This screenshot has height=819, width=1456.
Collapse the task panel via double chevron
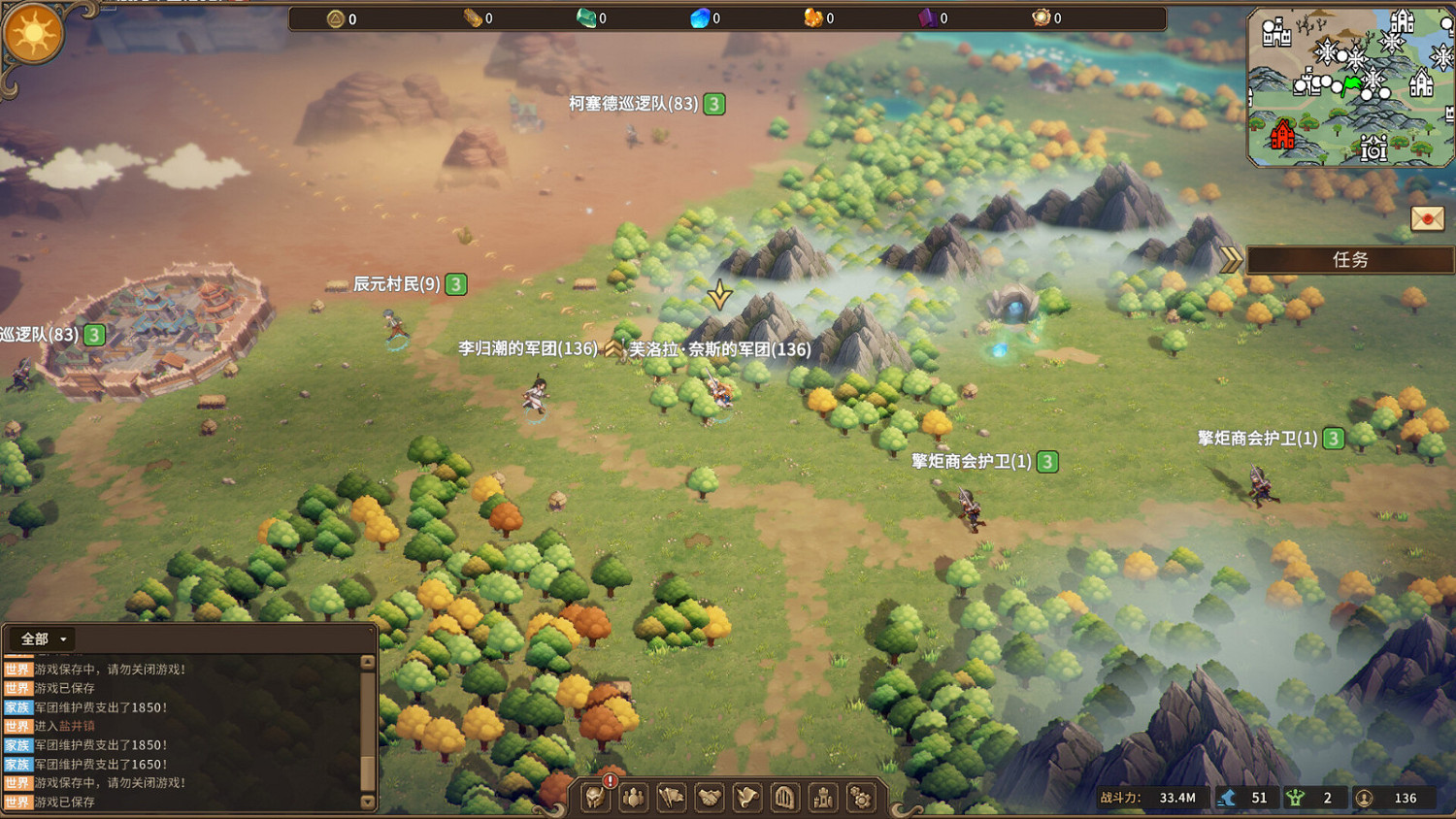point(1231,260)
